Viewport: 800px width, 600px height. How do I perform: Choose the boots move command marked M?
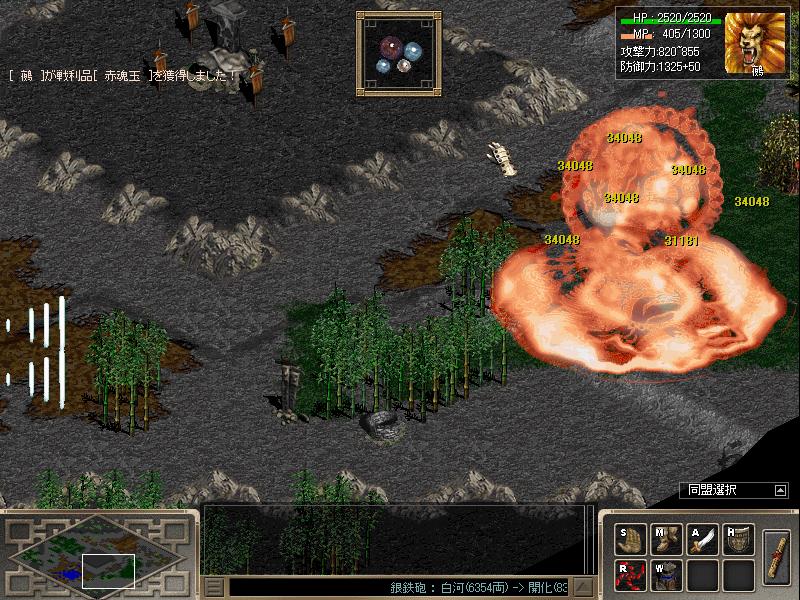(666, 539)
